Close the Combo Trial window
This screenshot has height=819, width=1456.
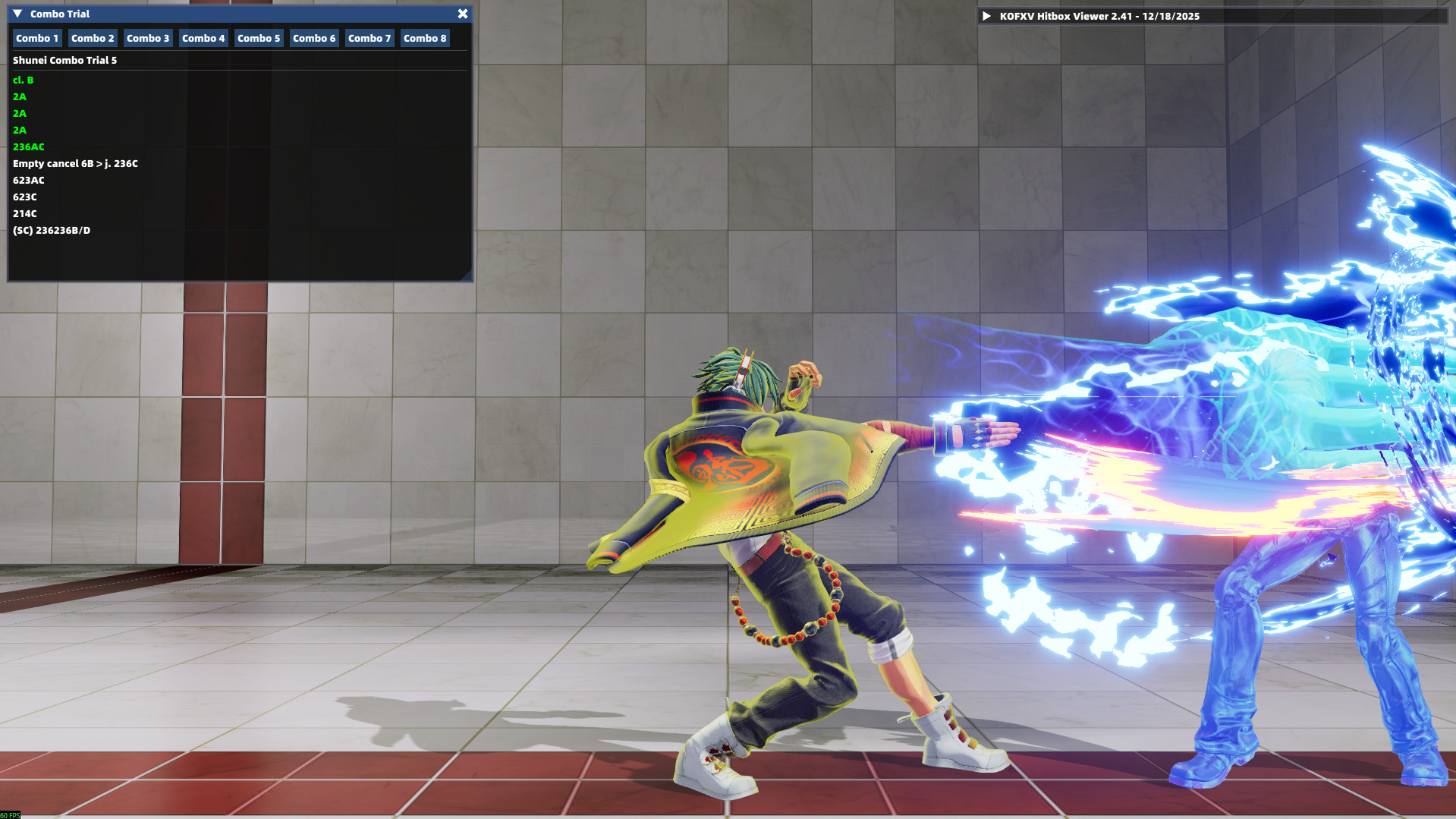463,13
